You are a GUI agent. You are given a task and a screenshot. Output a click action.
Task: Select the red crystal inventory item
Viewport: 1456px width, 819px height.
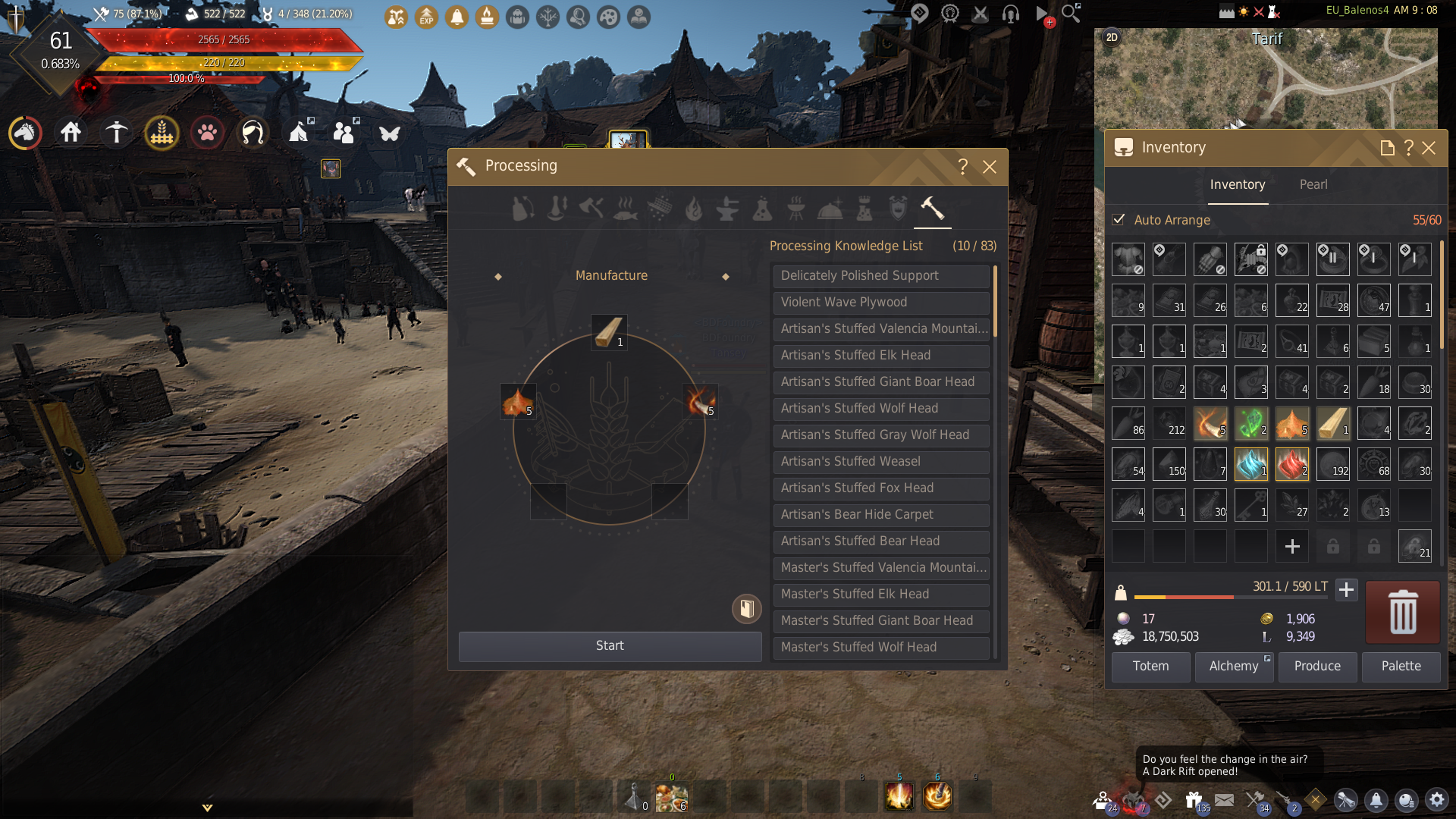(x=1291, y=464)
